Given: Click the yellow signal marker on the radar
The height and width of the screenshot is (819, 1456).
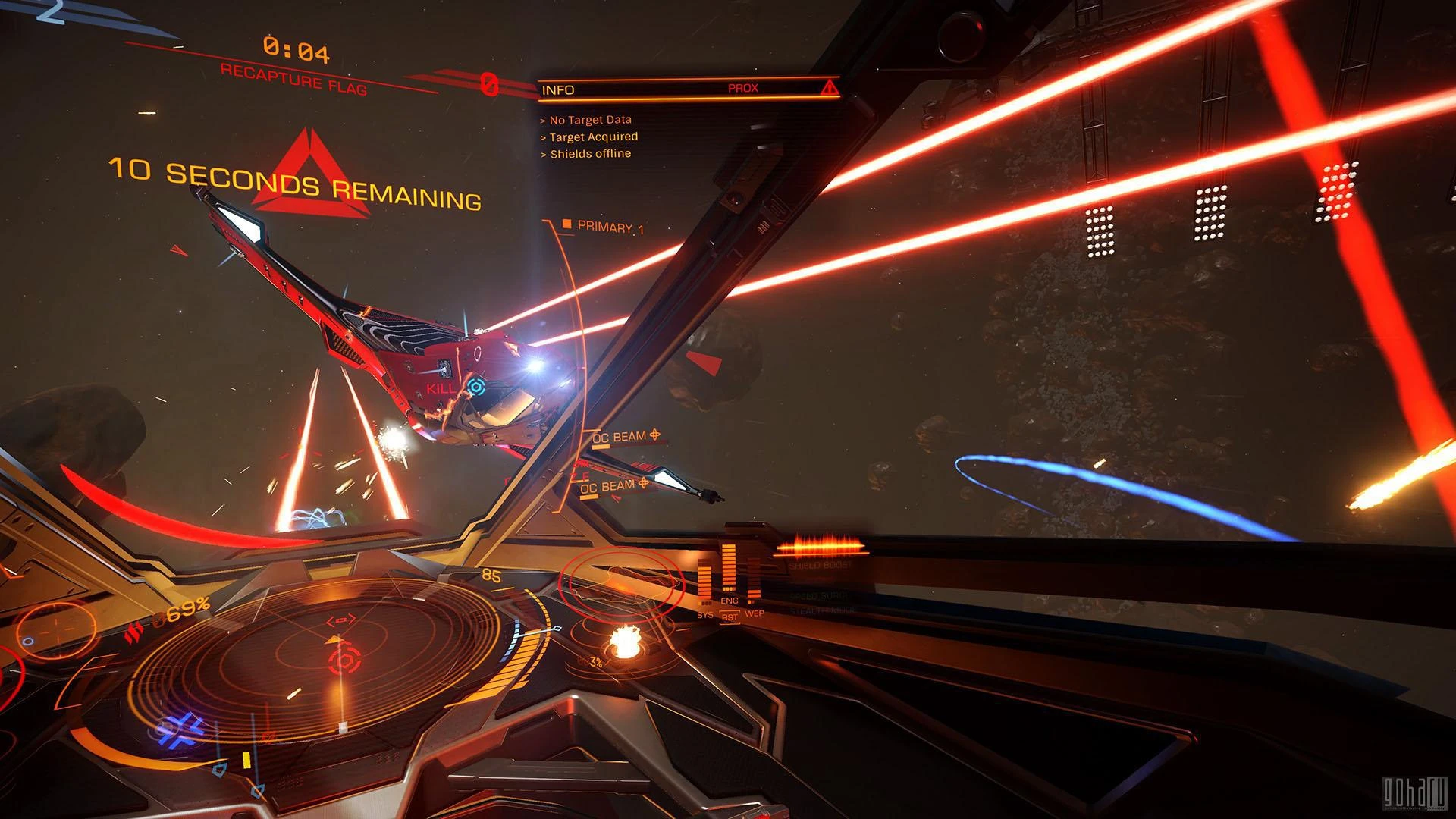Looking at the screenshot, I should pyautogui.click(x=246, y=760).
